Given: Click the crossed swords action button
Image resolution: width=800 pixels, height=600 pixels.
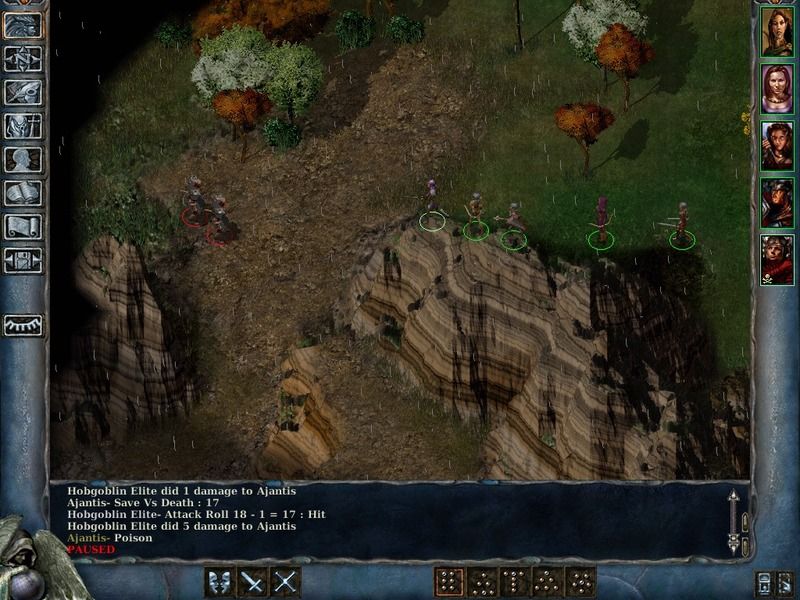Looking at the screenshot, I should coord(286,581).
